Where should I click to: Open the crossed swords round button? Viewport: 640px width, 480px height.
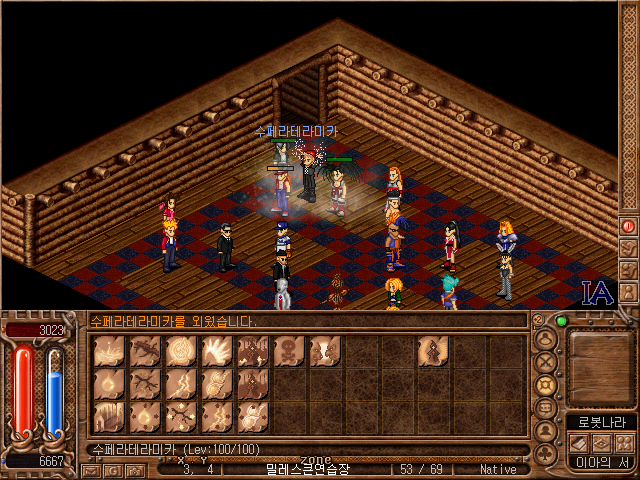click(546, 362)
